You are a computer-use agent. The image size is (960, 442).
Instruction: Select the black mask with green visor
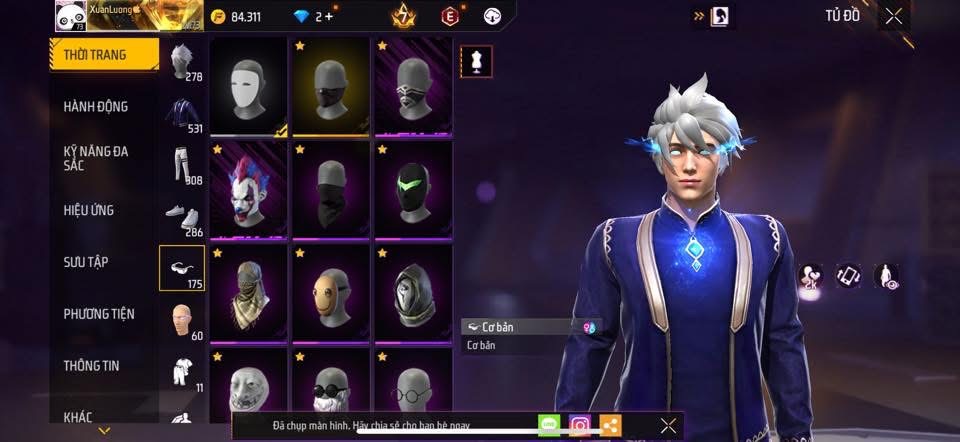click(x=413, y=190)
